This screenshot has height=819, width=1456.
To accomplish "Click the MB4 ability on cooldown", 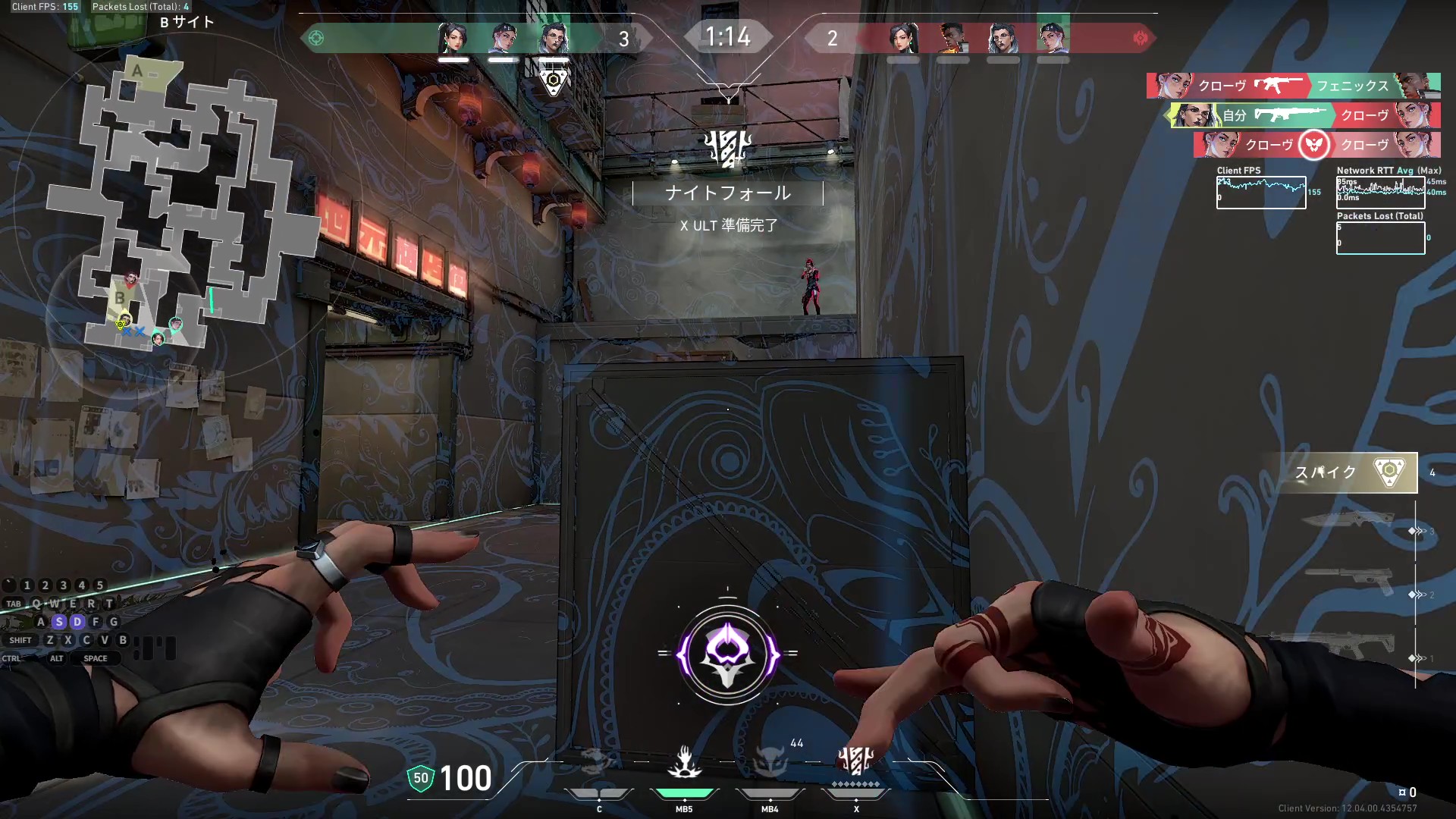I will pyautogui.click(x=770, y=761).
